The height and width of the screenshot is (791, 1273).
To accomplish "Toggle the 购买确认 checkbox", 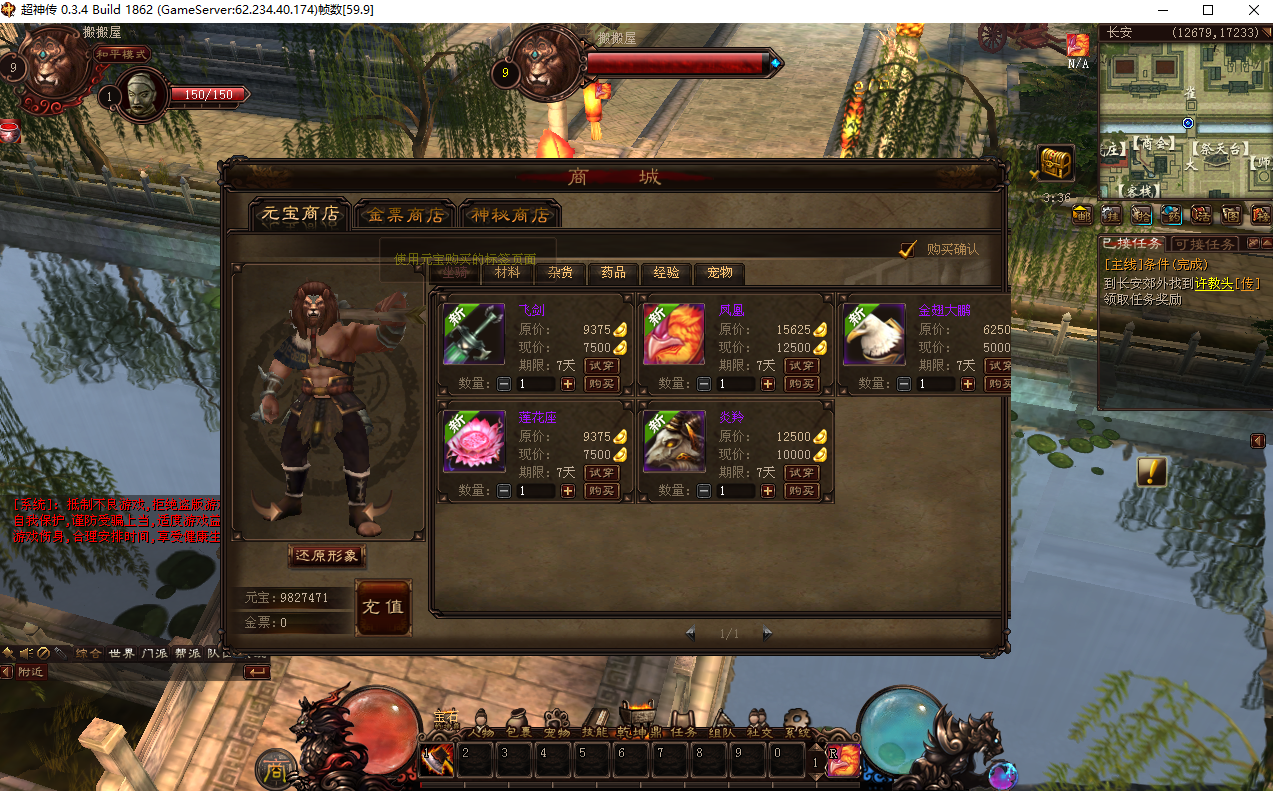I will click(908, 249).
